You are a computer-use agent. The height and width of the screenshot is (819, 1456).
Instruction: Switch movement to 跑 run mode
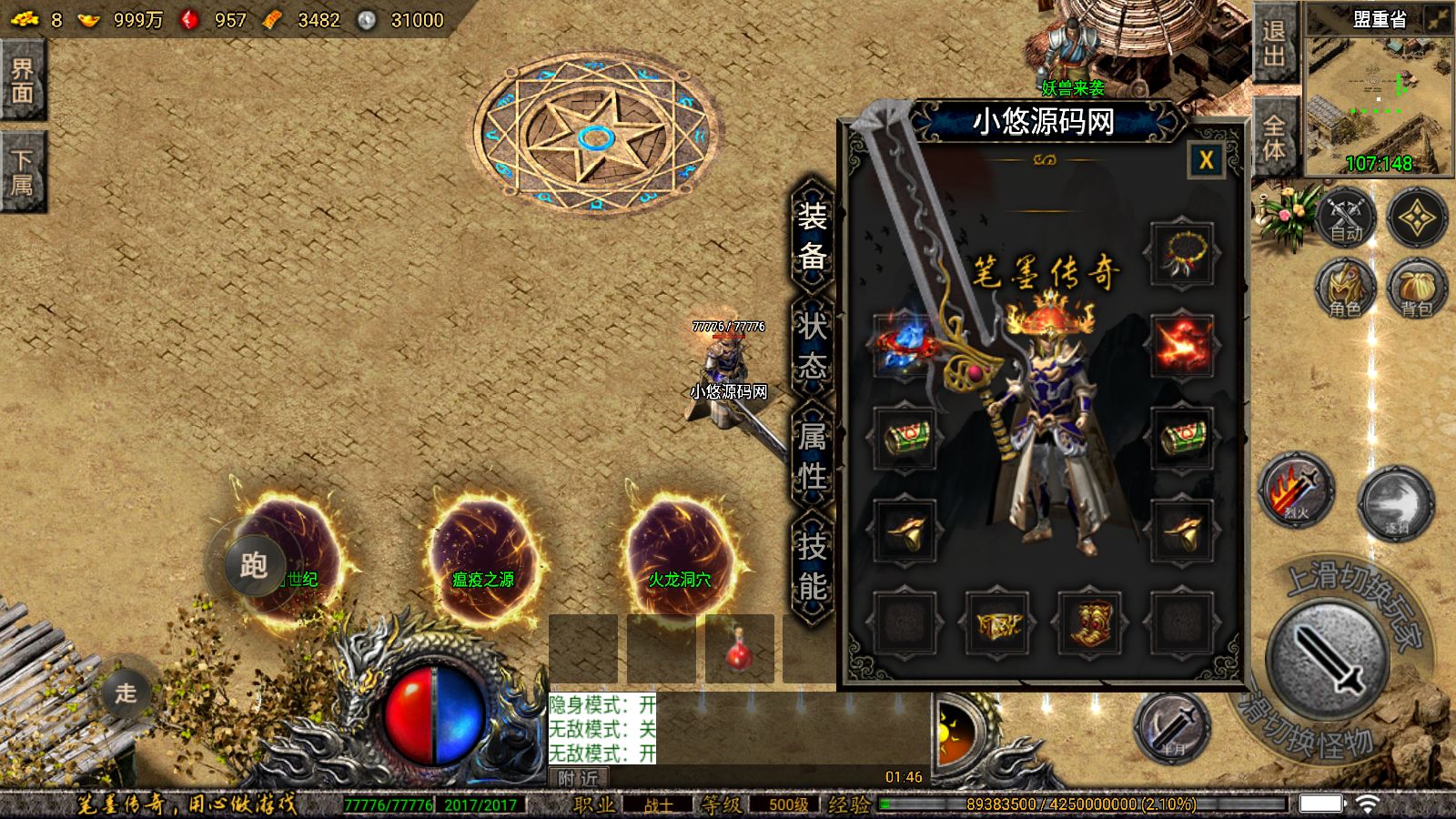pos(254,565)
